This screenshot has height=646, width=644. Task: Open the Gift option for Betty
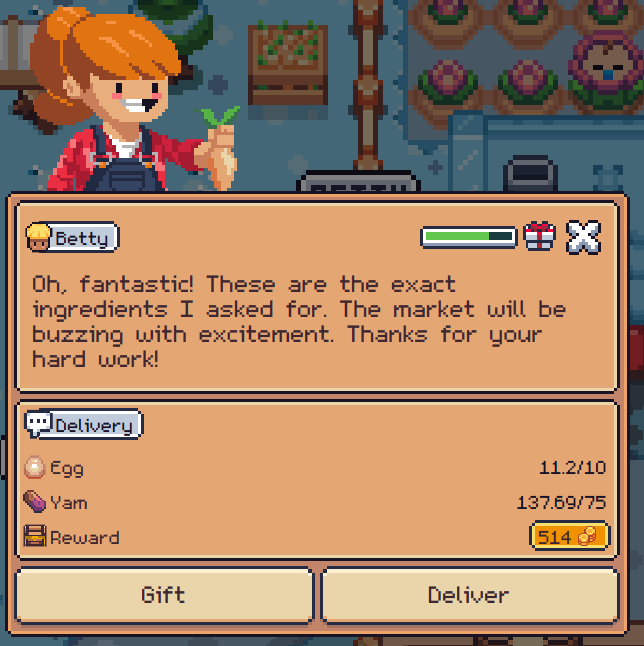(x=164, y=595)
